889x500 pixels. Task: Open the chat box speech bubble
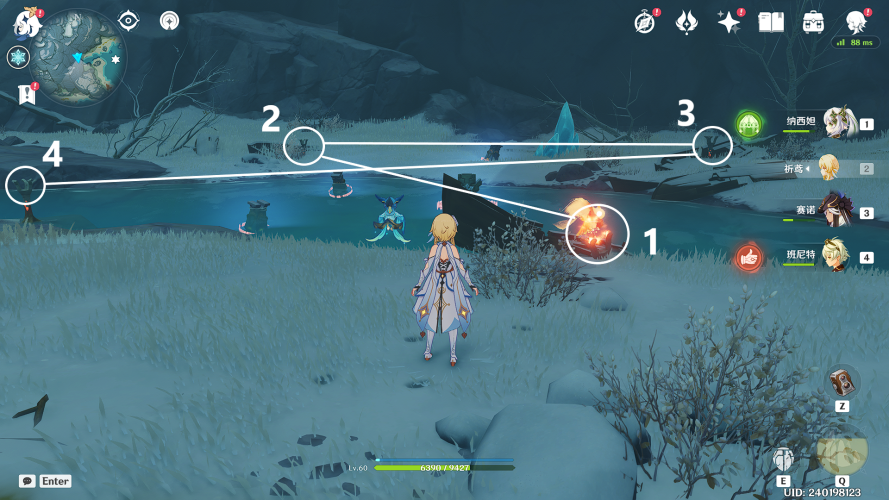point(28,481)
